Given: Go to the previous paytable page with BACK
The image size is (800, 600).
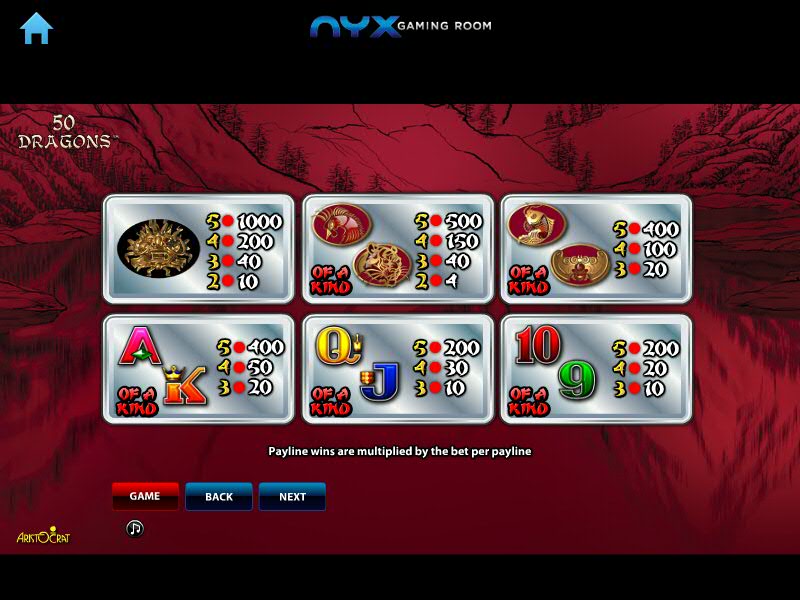Looking at the screenshot, I should pyautogui.click(x=219, y=496).
